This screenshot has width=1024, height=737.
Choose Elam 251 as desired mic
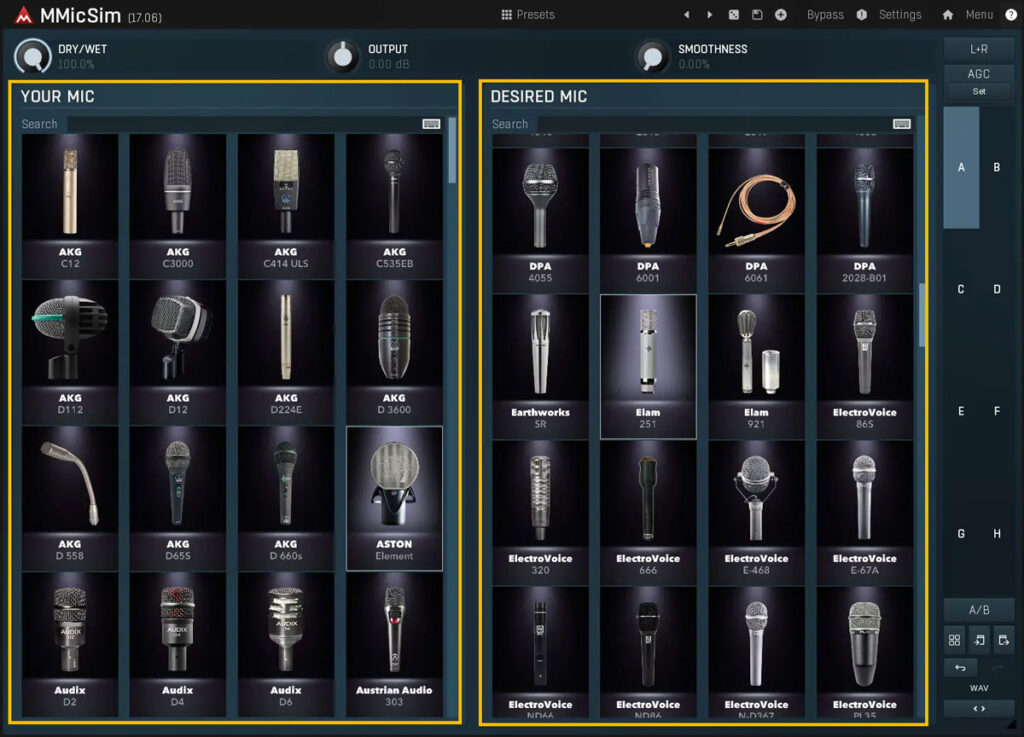coord(648,365)
